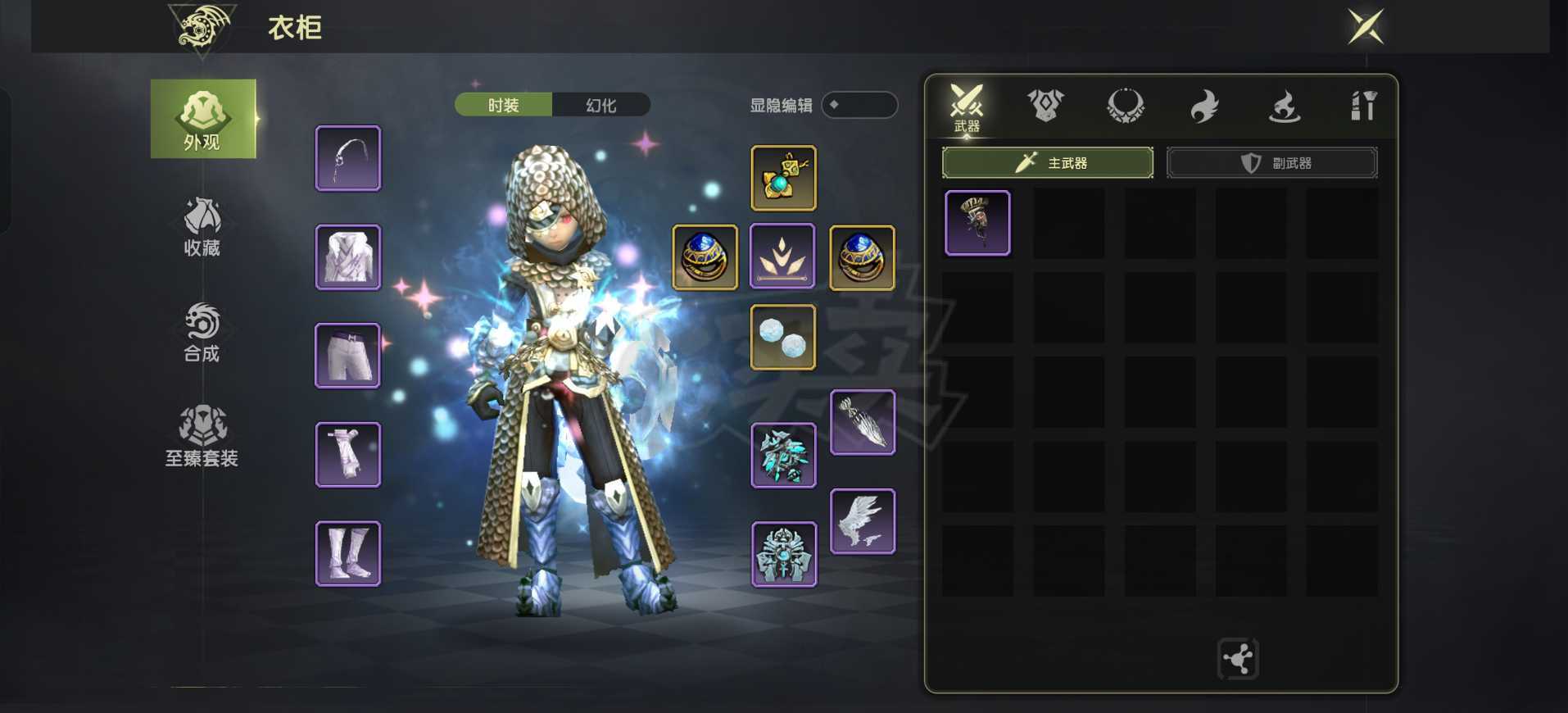Open the 外观 appearance section
Viewport: 1568px width, 713px height.
[x=202, y=119]
